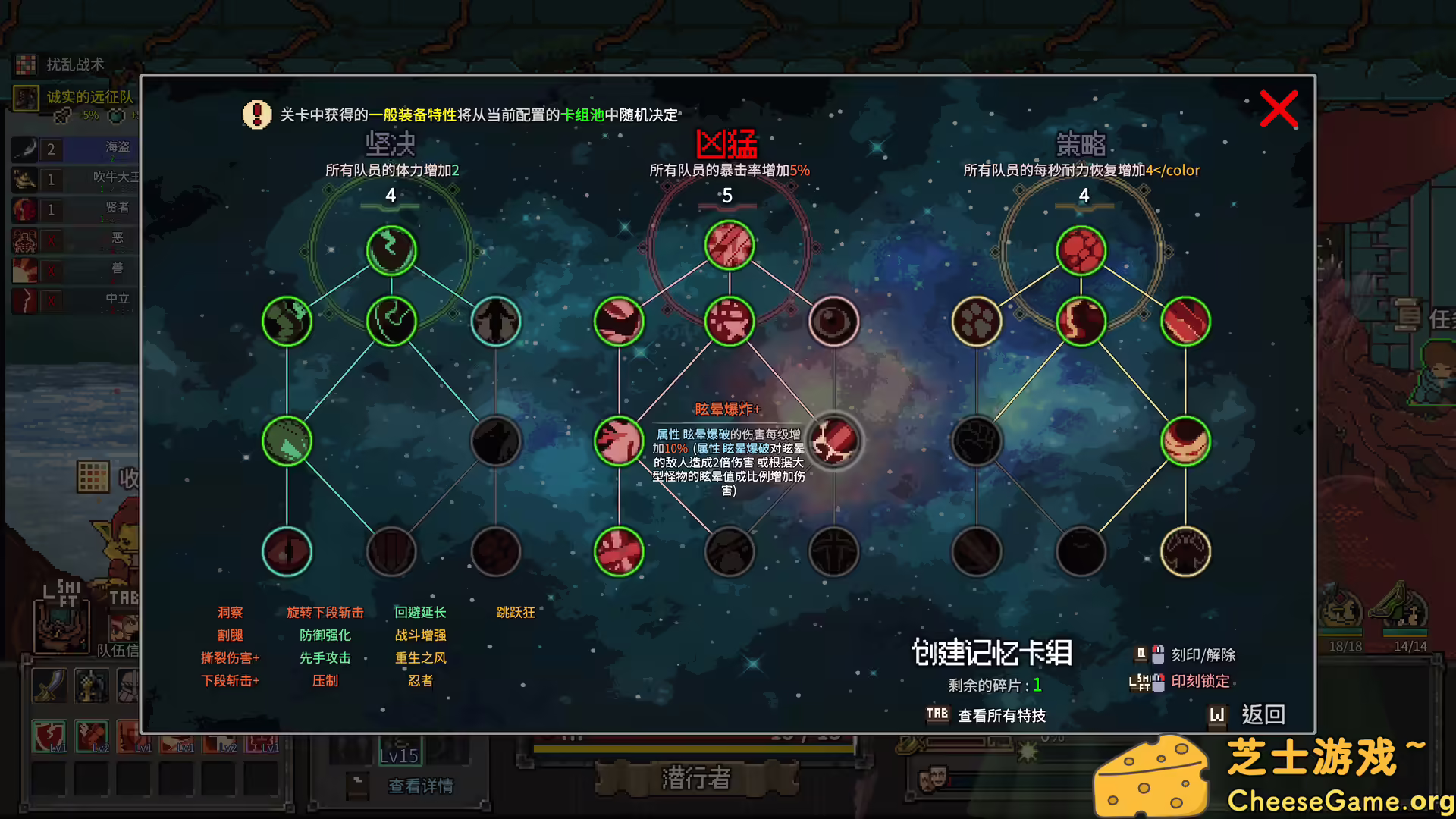Expand the 查看详情 panel at bottom

click(421, 786)
